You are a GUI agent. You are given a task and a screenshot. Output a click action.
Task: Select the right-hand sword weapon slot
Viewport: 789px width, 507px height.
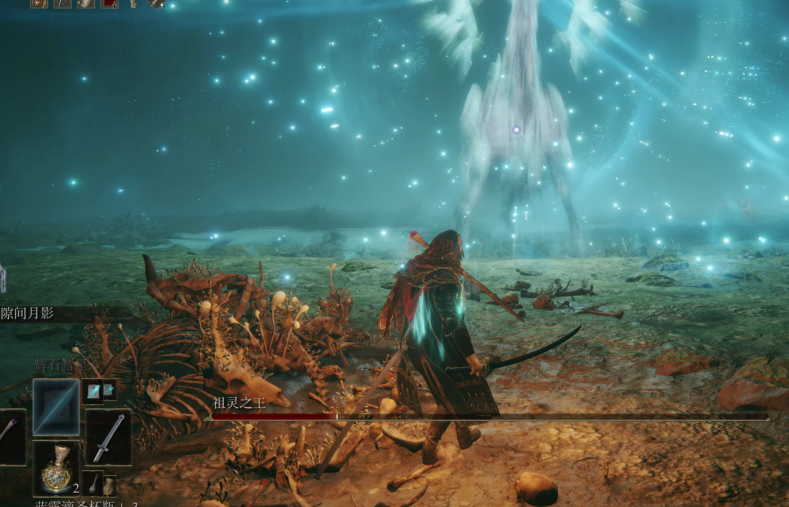point(108,437)
